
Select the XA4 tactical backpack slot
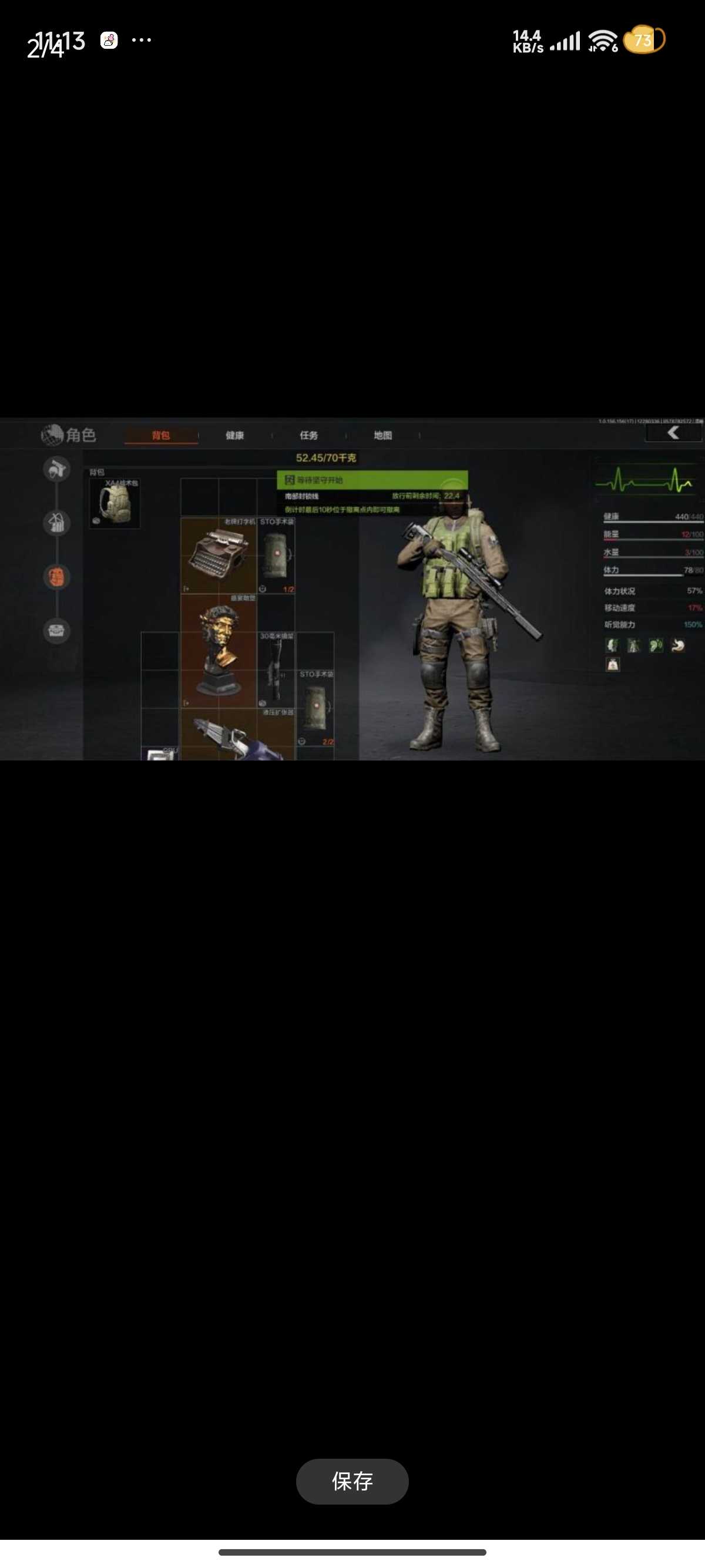tap(115, 503)
